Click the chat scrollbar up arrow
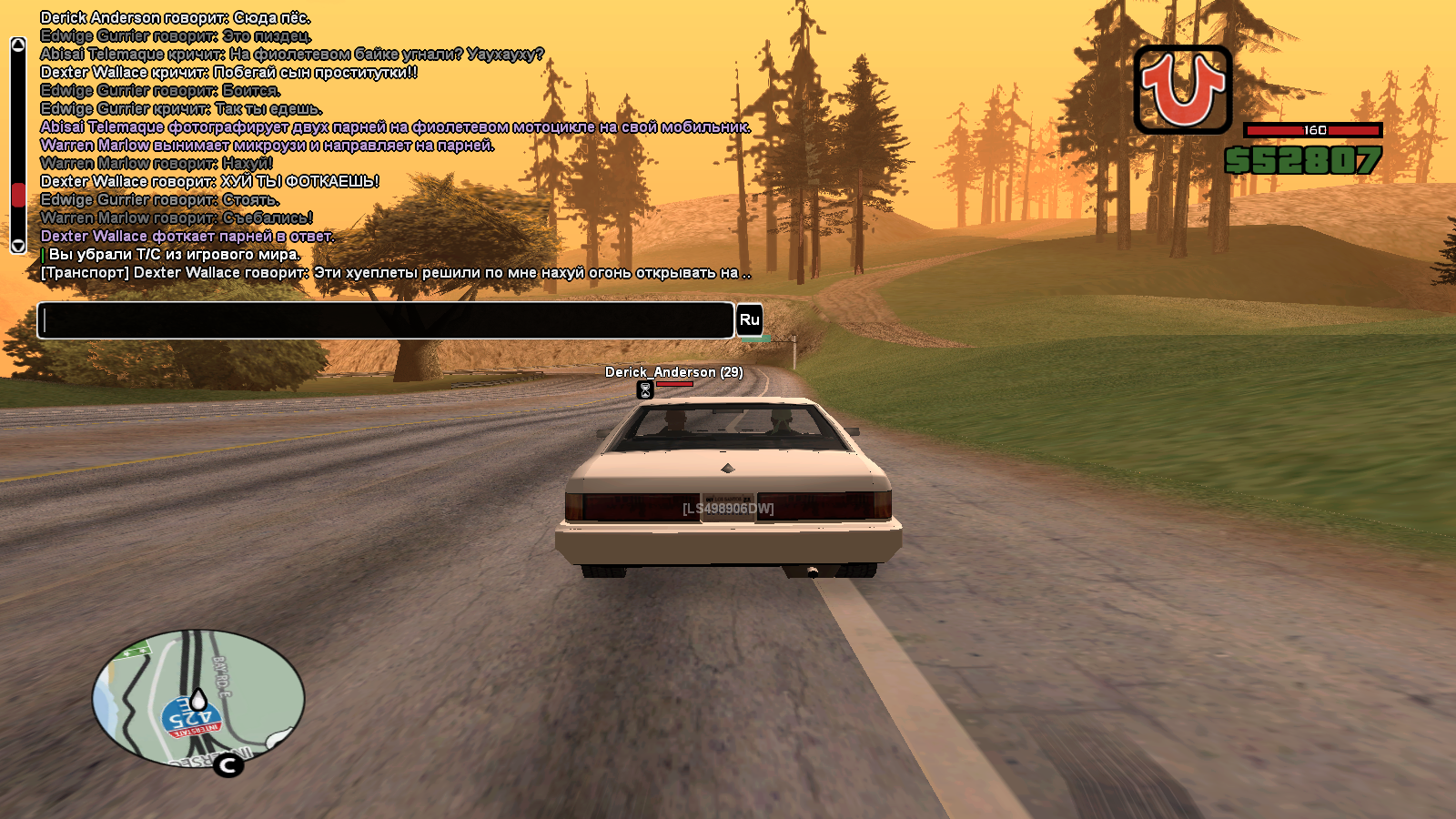Screen dimensions: 1456x819 click(x=17, y=45)
